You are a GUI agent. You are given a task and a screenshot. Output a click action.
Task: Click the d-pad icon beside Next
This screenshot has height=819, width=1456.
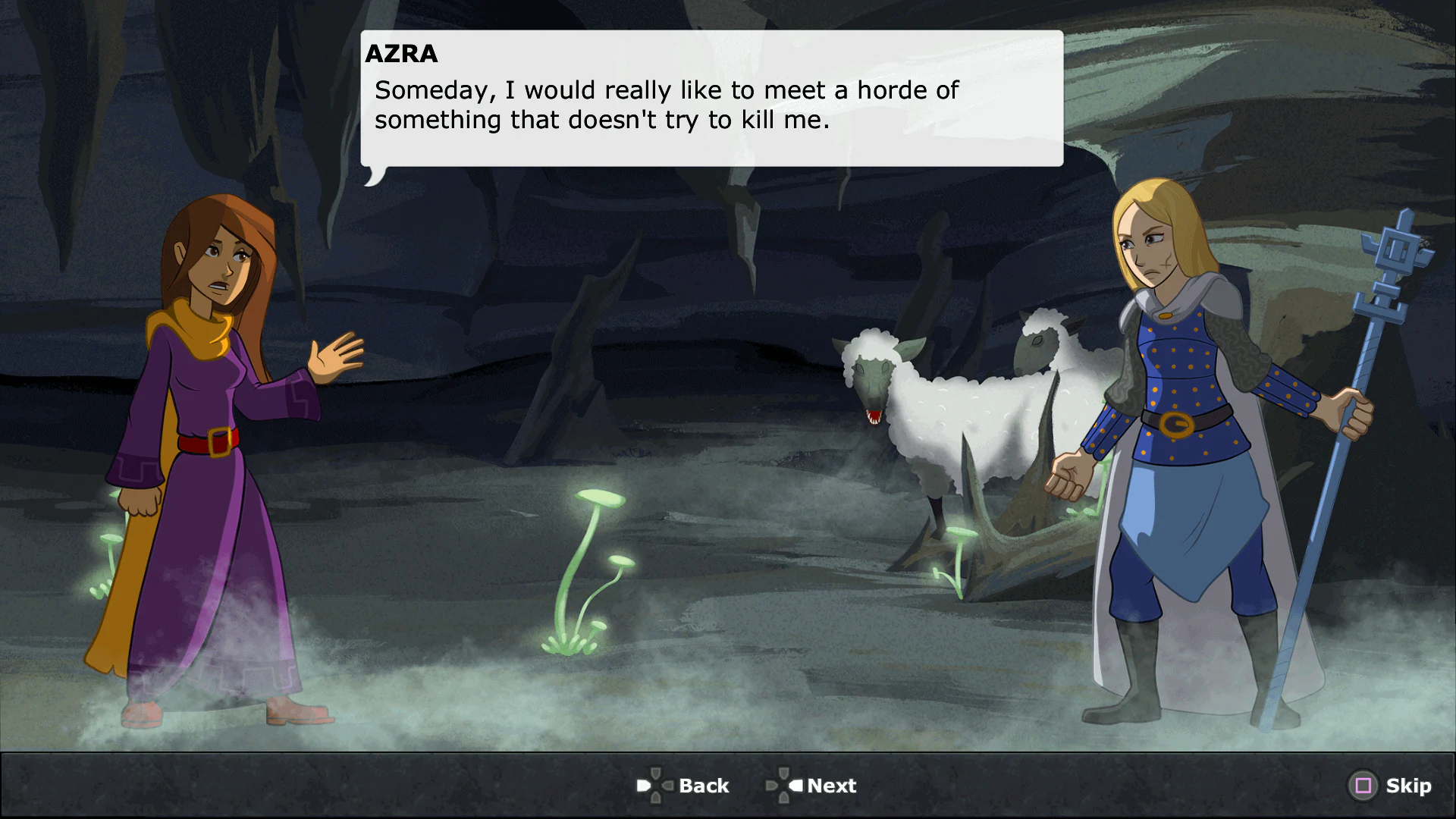786,786
